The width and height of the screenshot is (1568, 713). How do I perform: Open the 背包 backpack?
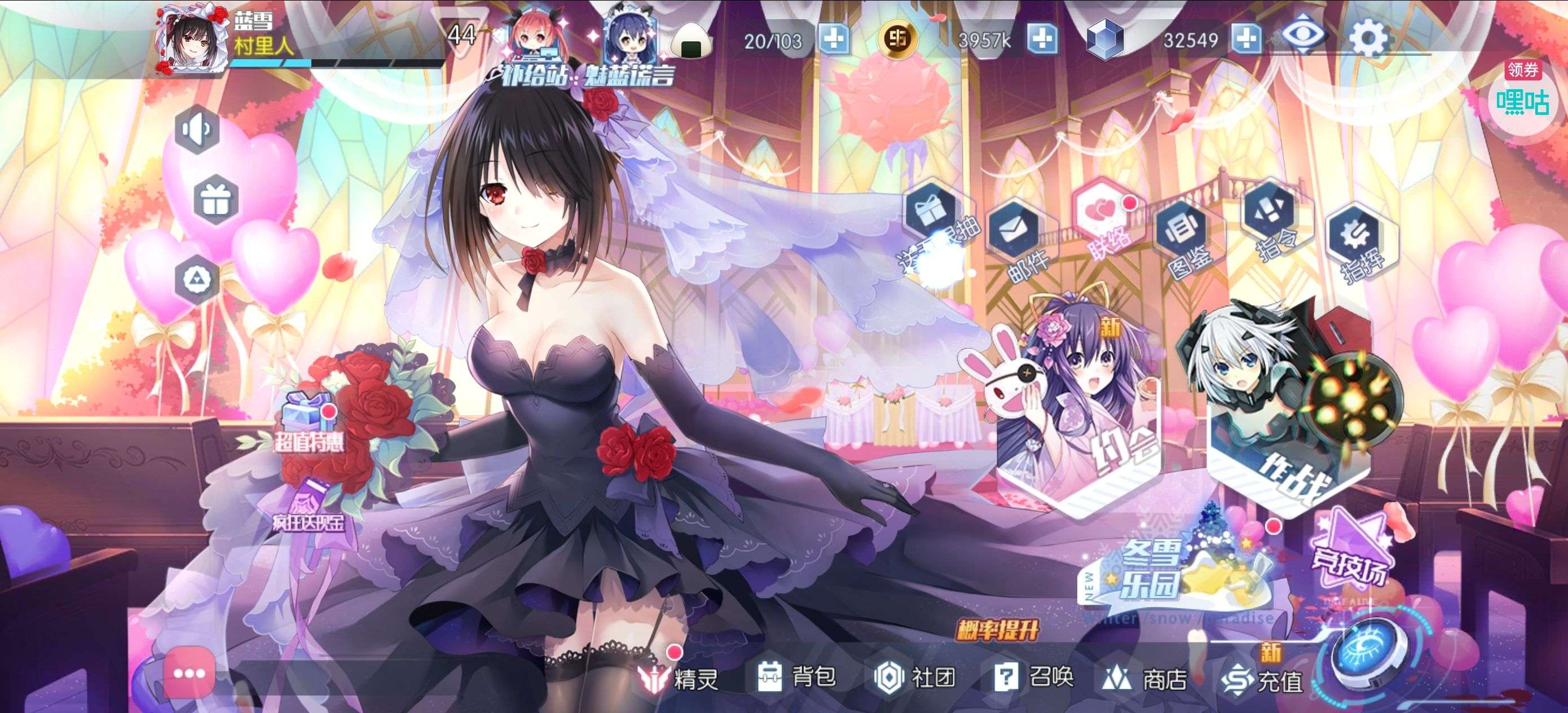point(796,676)
